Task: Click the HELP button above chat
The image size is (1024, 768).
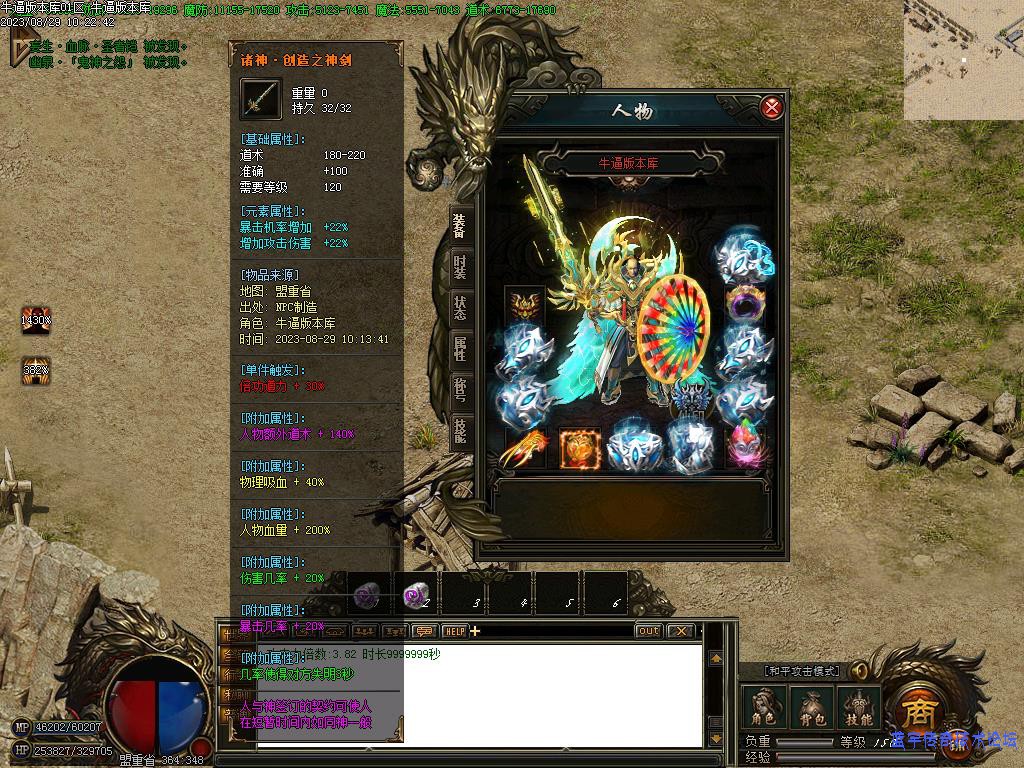Action: point(455,631)
